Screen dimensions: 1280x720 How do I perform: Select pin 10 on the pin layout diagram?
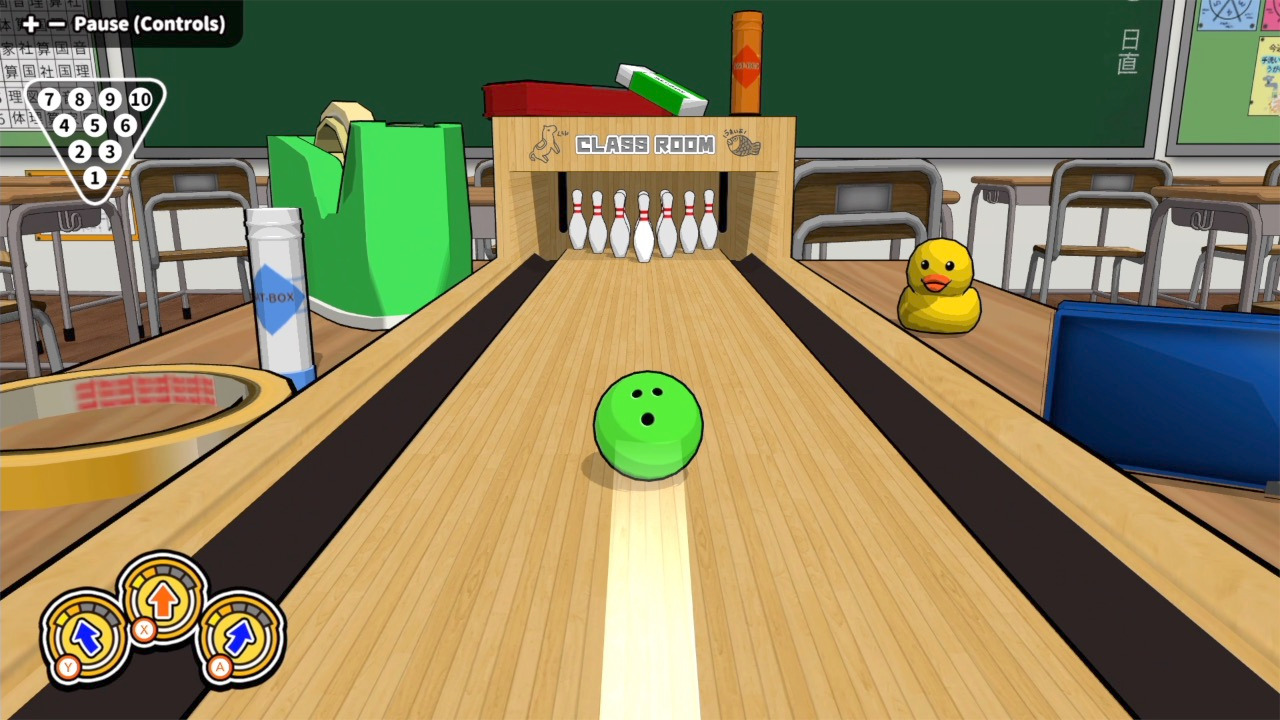[x=139, y=99]
